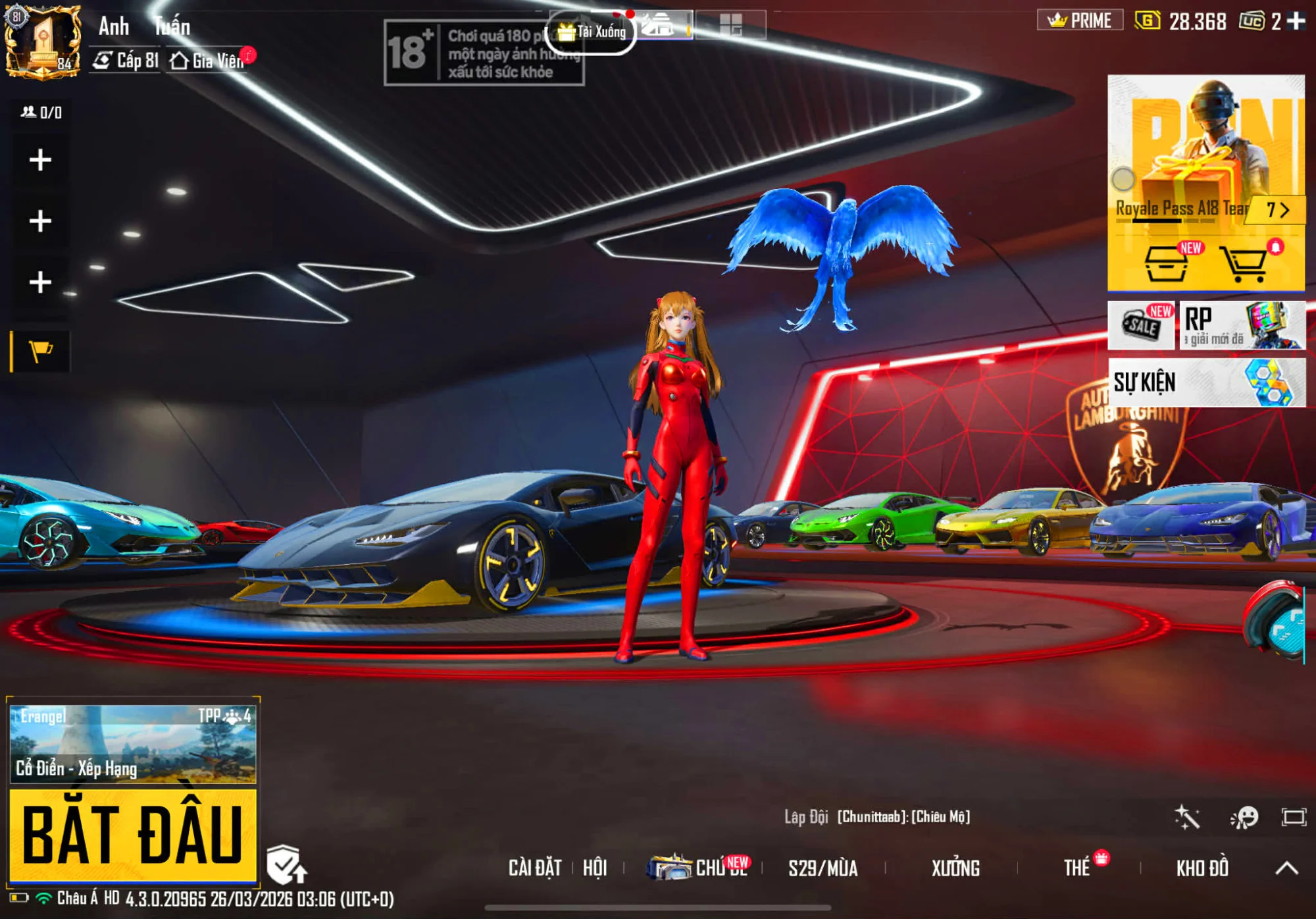Add UC with the plus button
The image size is (1316, 919).
click(x=1296, y=21)
